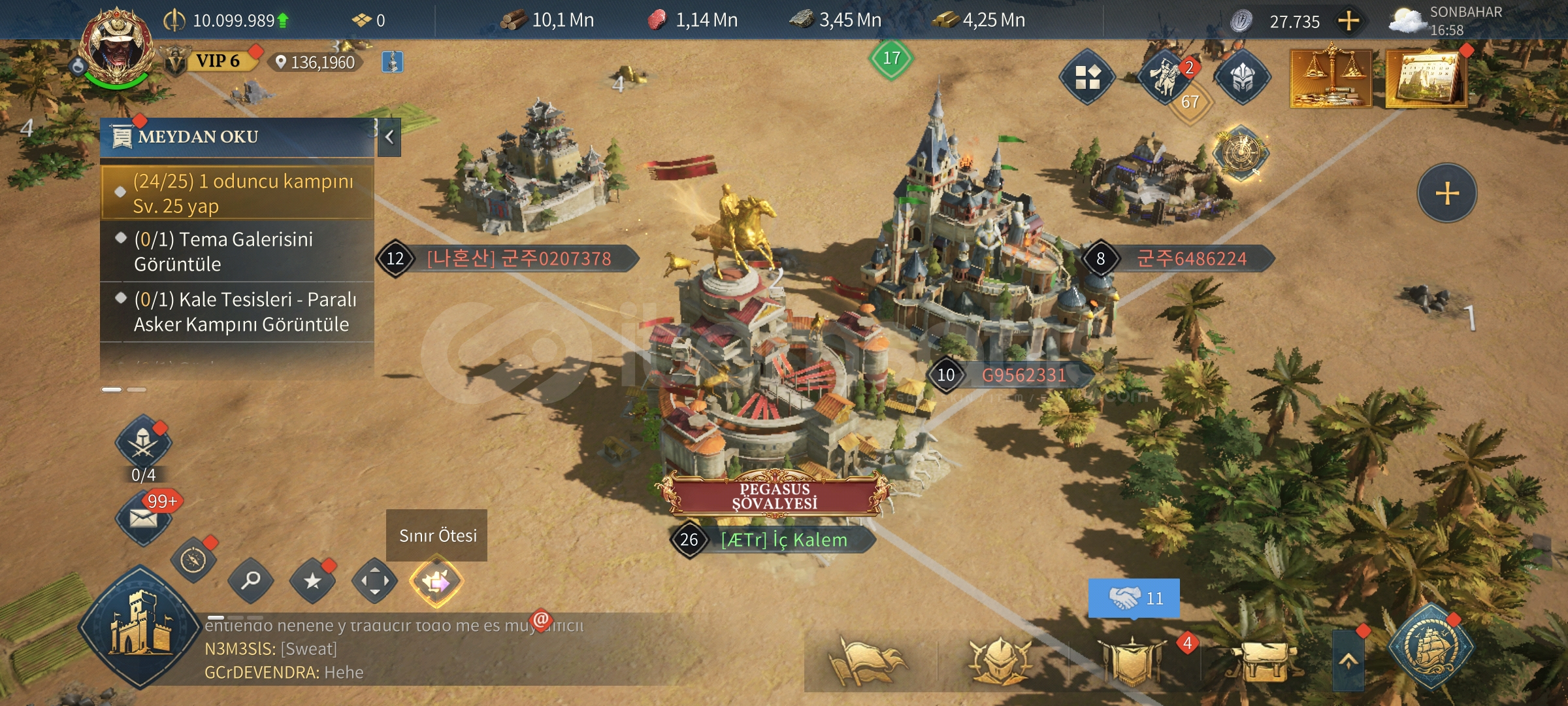Open the golden scales icon
The height and width of the screenshot is (706, 1568).
1330,77
